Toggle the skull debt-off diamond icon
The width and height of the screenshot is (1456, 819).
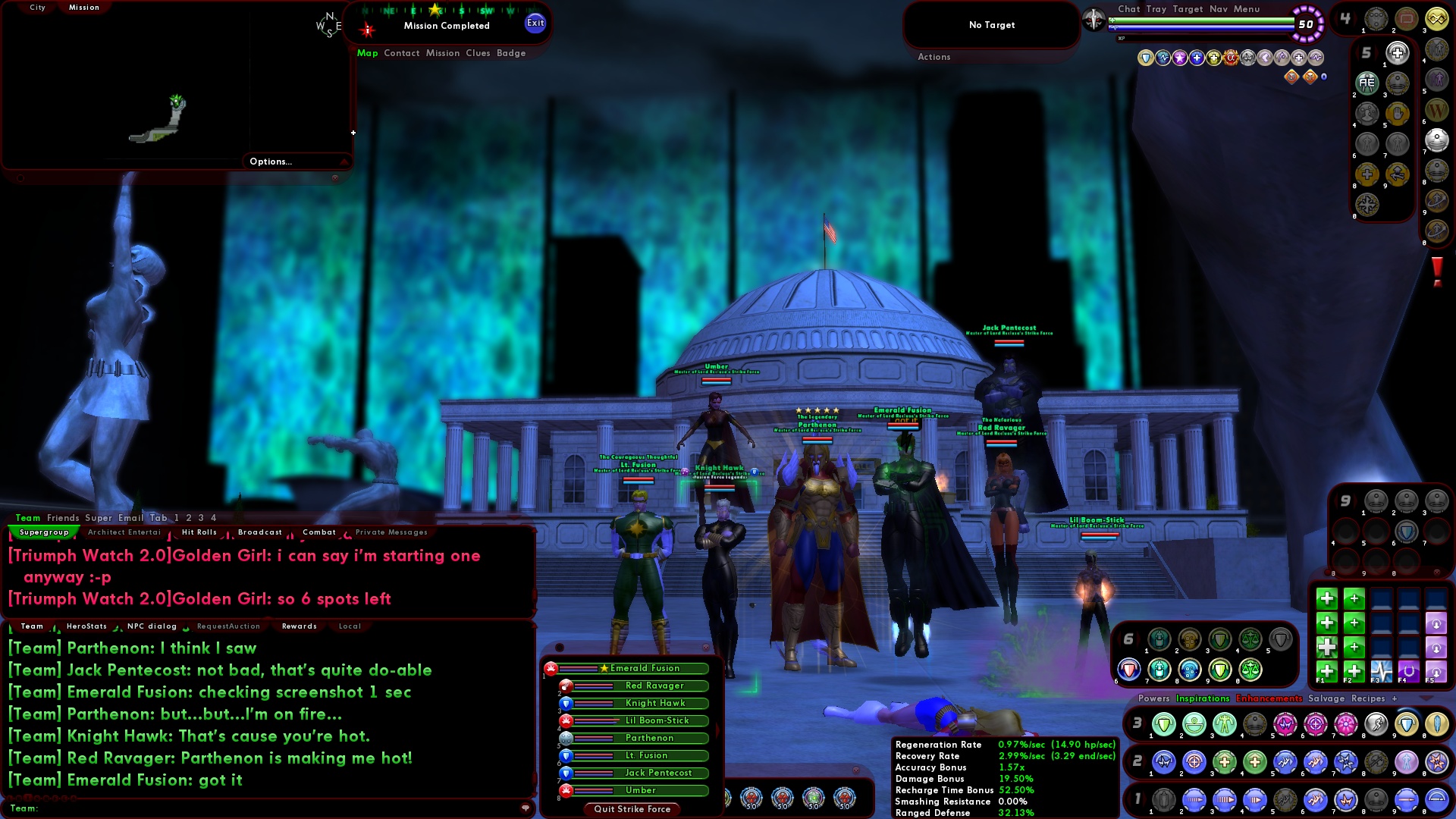tap(1311, 76)
